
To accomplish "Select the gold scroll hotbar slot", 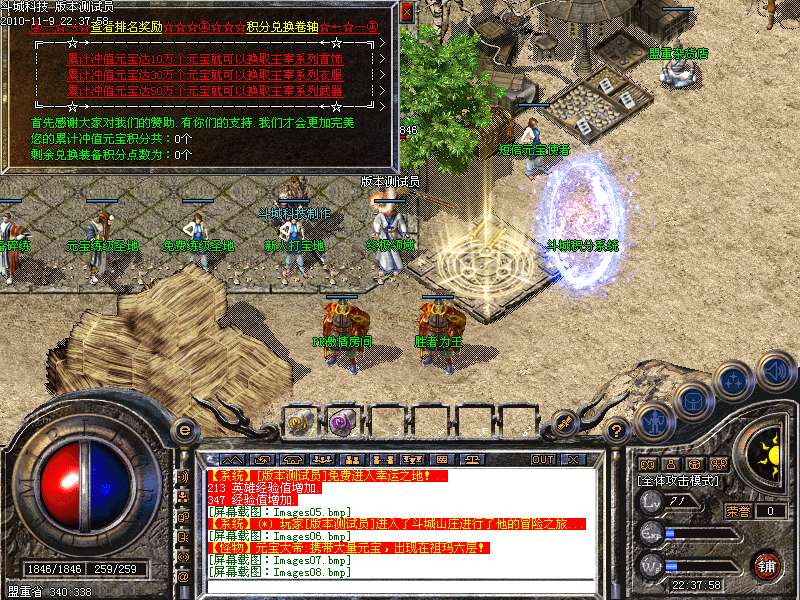I will tap(299, 421).
